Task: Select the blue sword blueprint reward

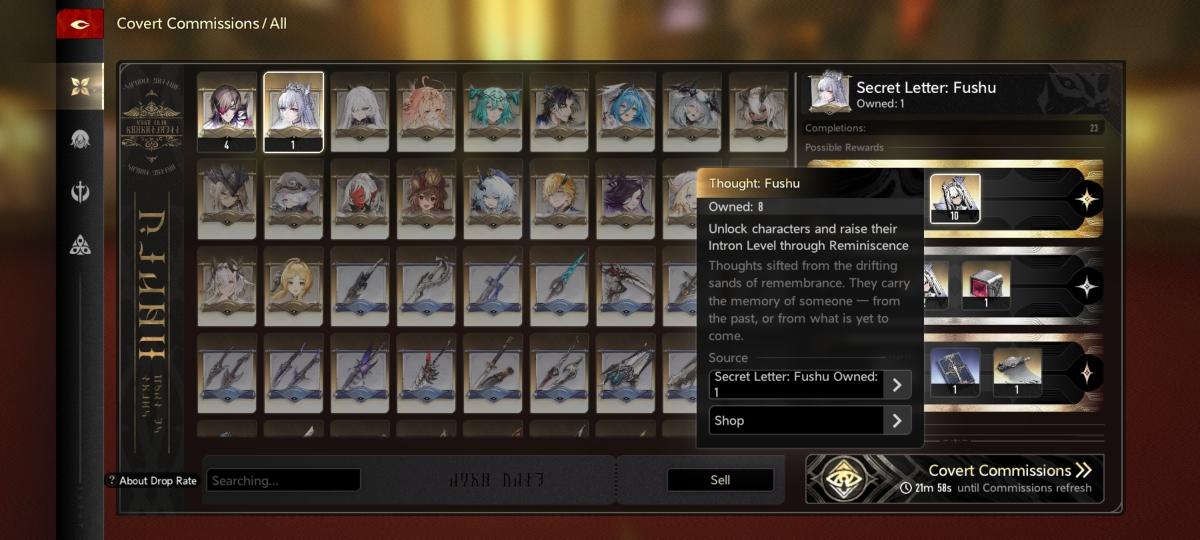Action: click(955, 372)
